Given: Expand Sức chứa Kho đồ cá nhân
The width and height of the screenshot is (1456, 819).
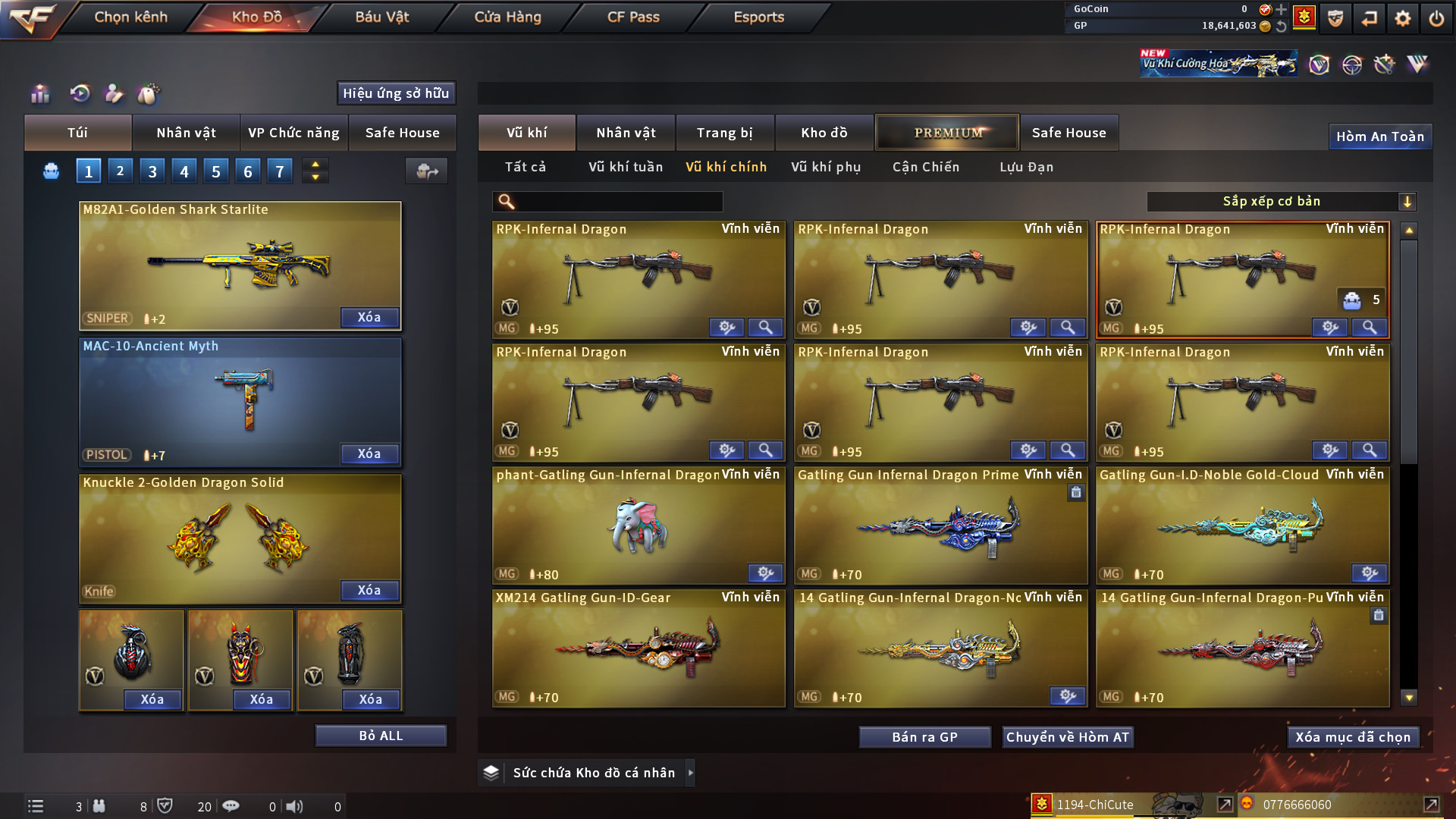Looking at the screenshot, I should point(690,773).
